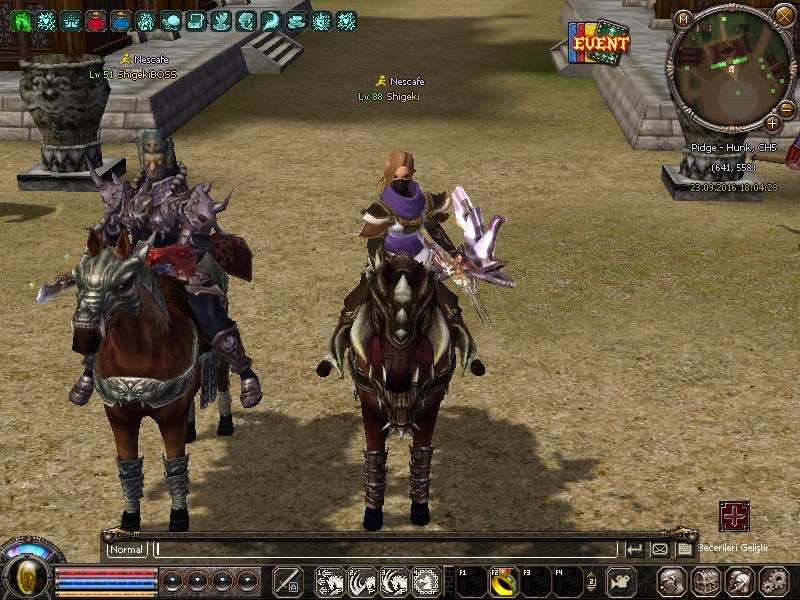
Task: Open the chat log button beside the envelope
Action: coord(684,549)
